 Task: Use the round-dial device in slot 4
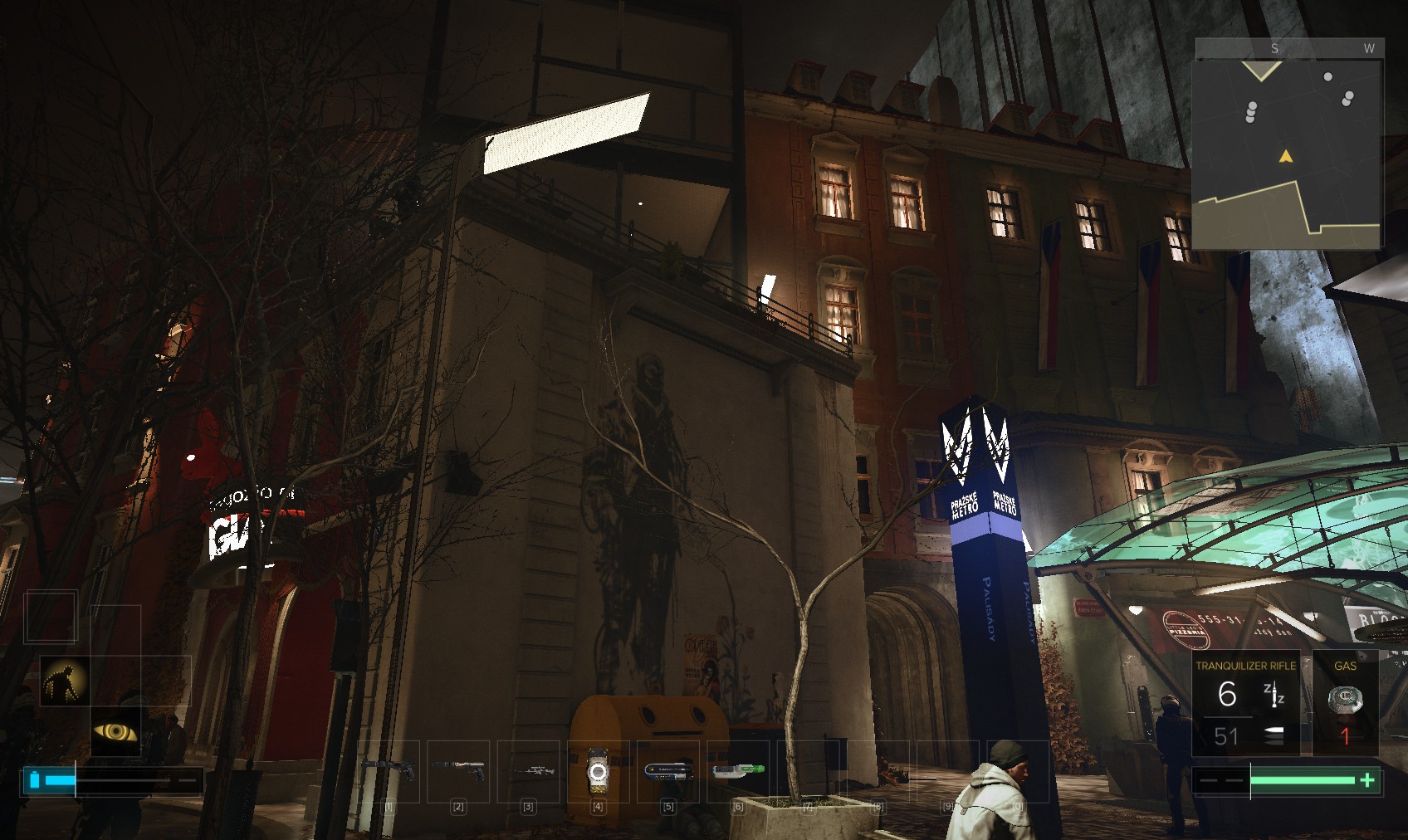pos(598,771)
